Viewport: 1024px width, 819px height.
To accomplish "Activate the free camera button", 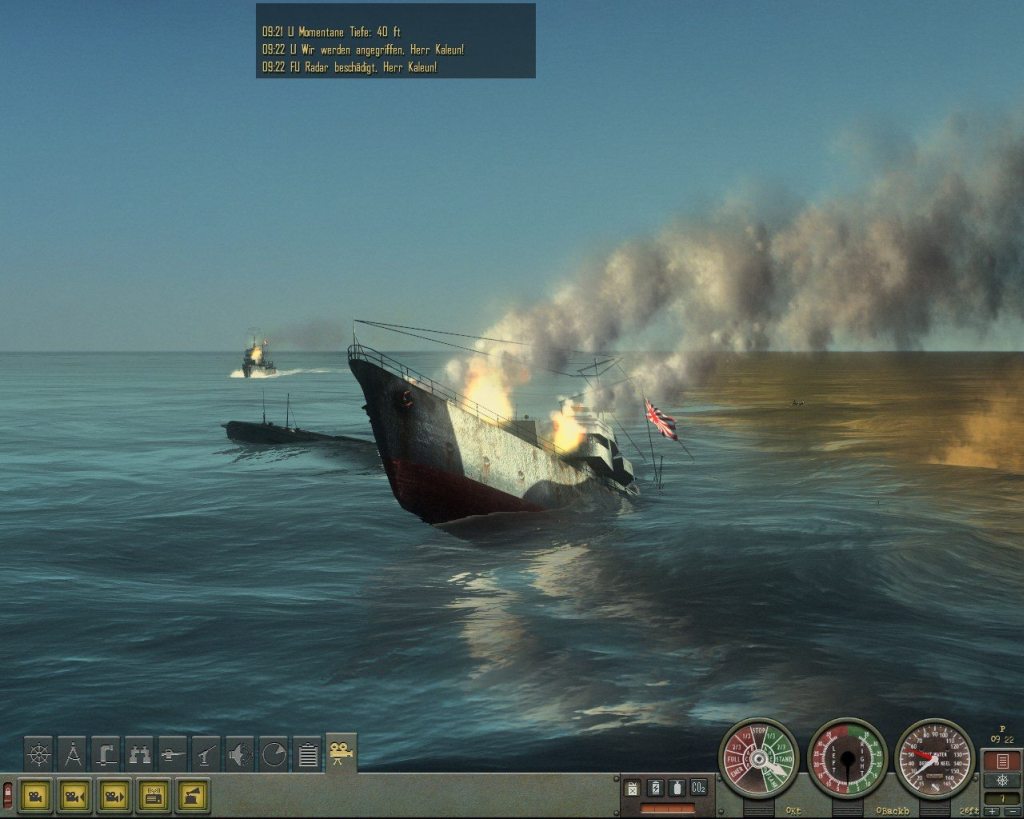I will (x=36, y=796).
